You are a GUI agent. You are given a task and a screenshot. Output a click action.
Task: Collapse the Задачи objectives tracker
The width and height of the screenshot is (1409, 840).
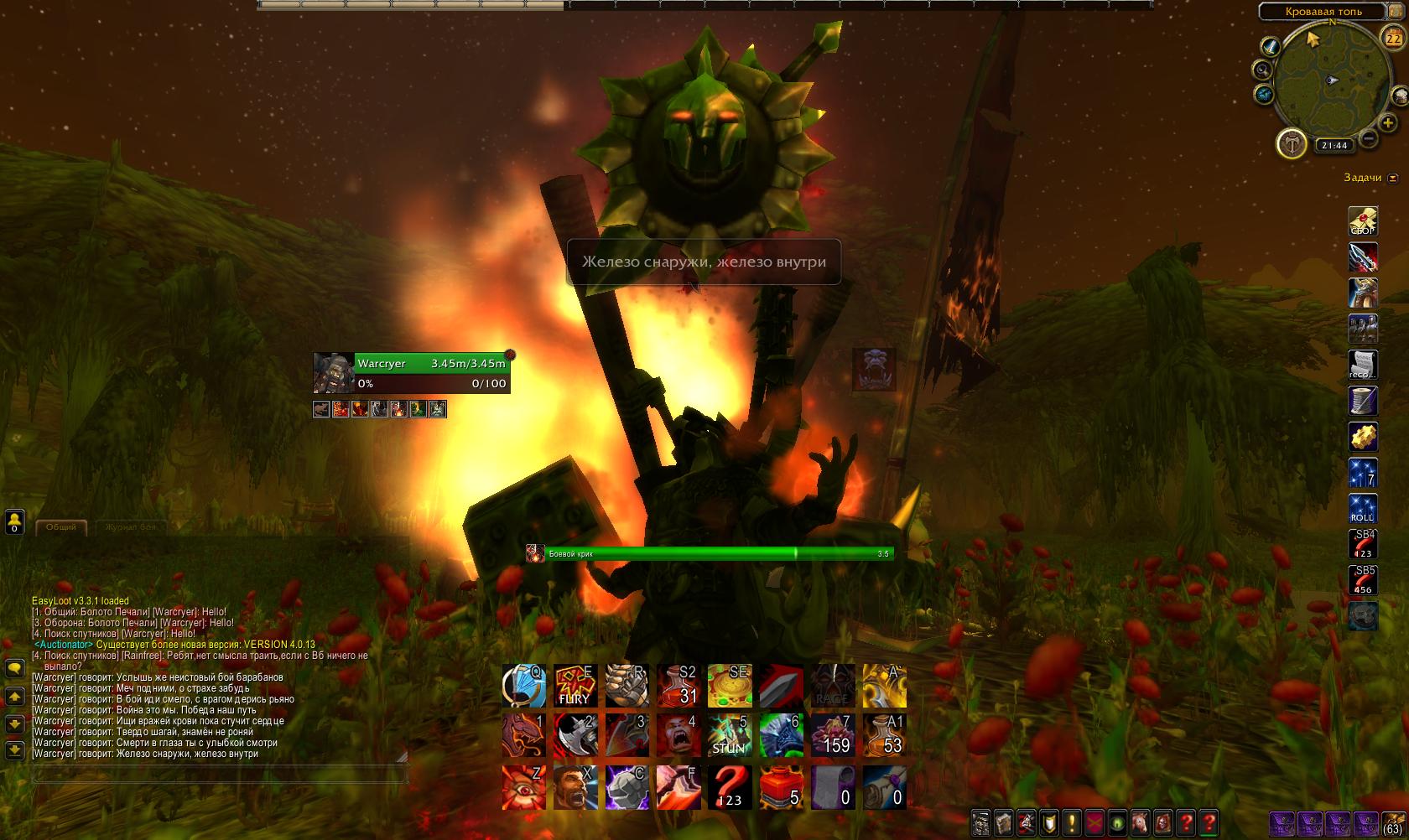[x=1393, y=178]
